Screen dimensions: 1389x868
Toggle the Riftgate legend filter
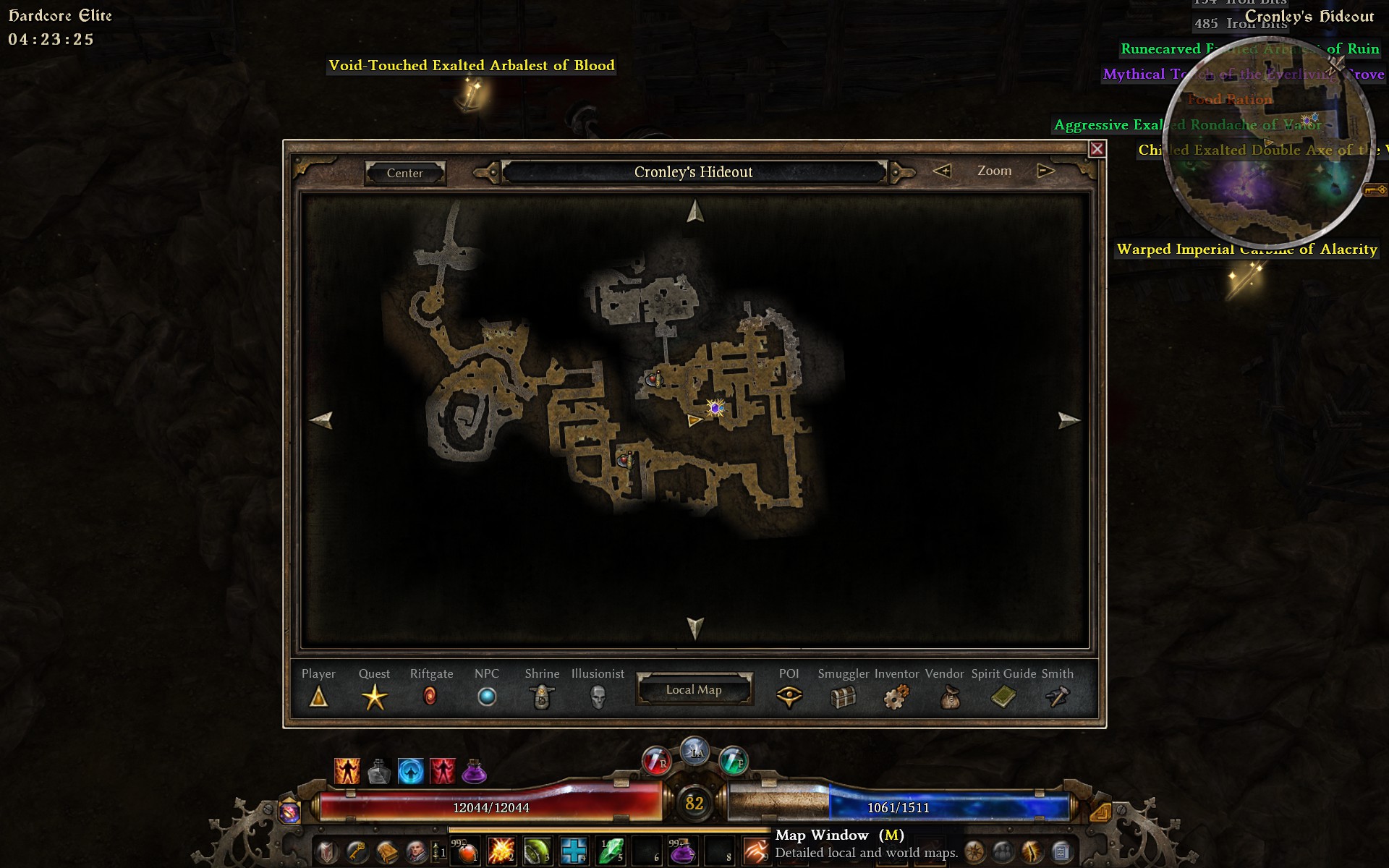(430, 697)
